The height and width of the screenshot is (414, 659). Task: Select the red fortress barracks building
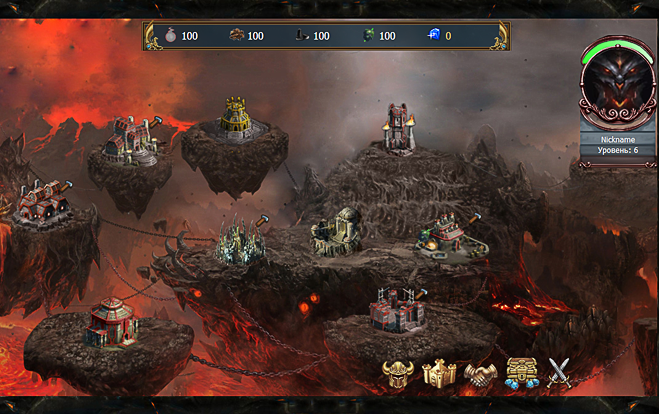pyautogui.click(x=396, y=309)
